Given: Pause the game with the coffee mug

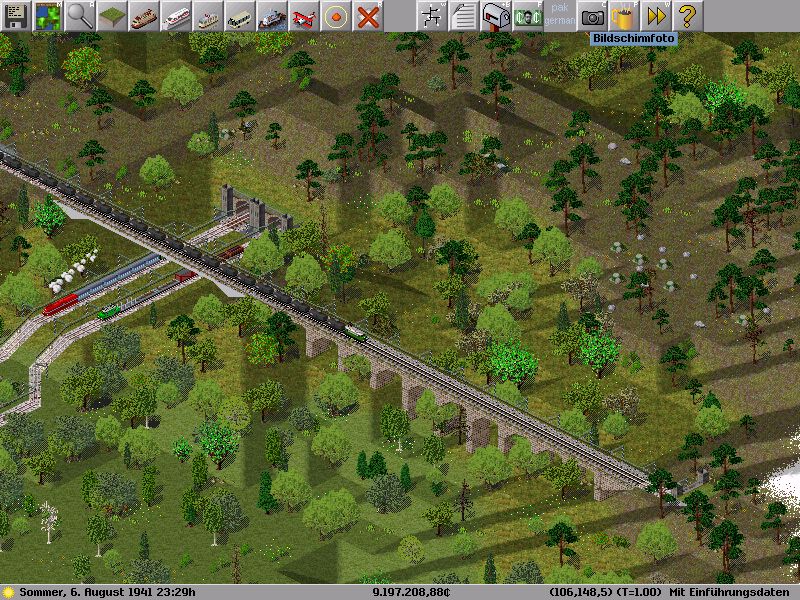Looking at the screenshot, I should point(624,15).
